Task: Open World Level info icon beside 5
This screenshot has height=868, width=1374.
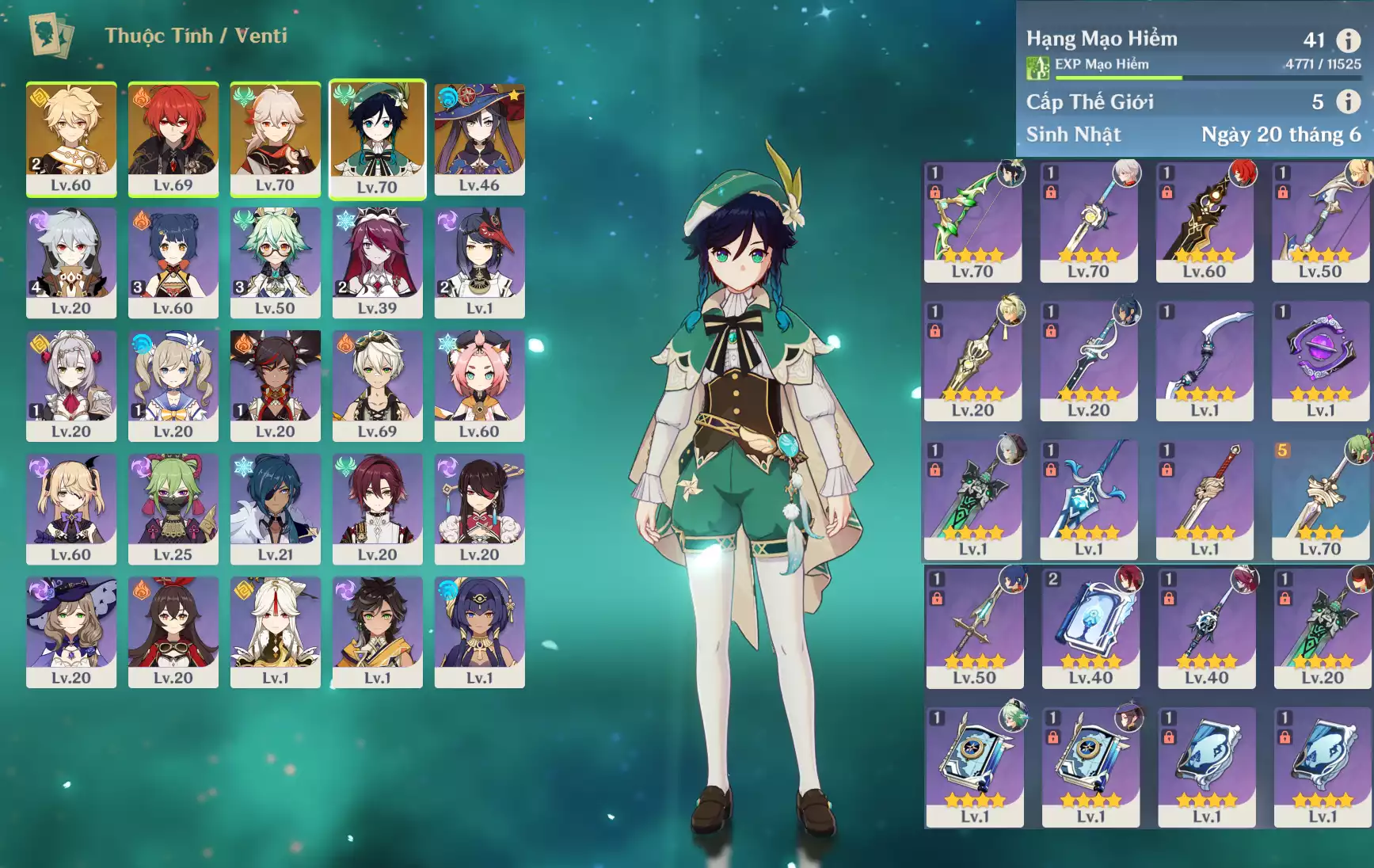Action: pos(1348,101)
